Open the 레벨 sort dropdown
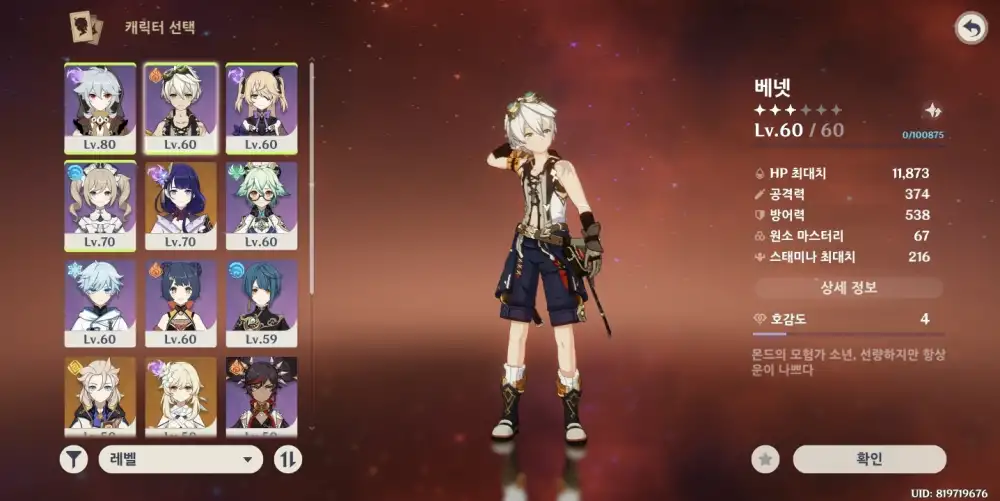The image size is (1000, 501). (180, 459)
